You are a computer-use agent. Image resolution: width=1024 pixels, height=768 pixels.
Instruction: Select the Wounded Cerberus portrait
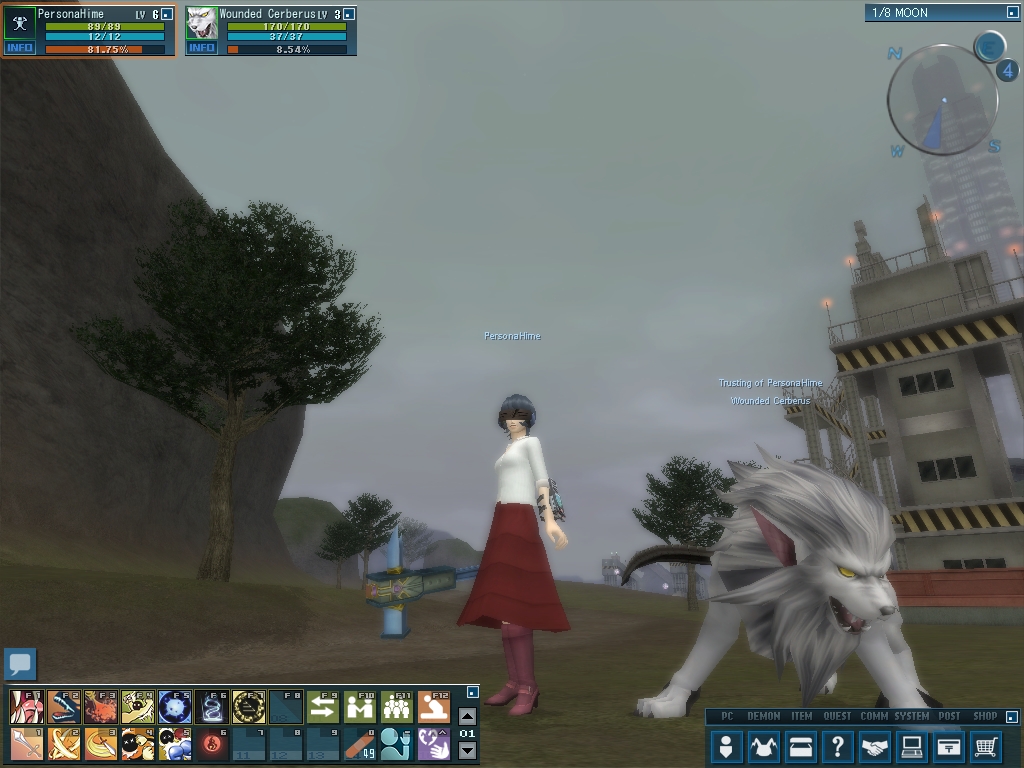click(x=201, y=23)
